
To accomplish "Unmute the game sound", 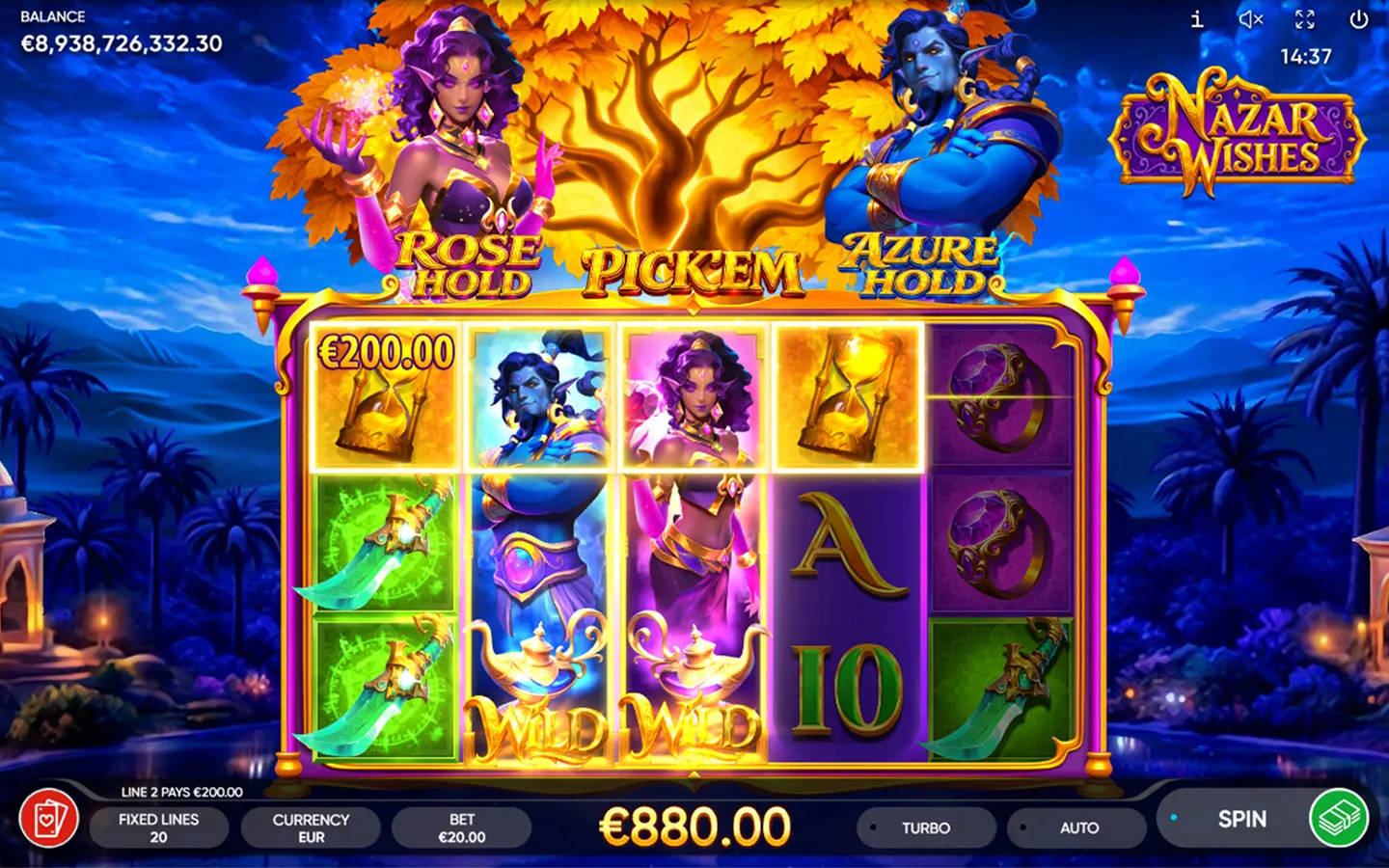I will click(x=1251, y=19).
